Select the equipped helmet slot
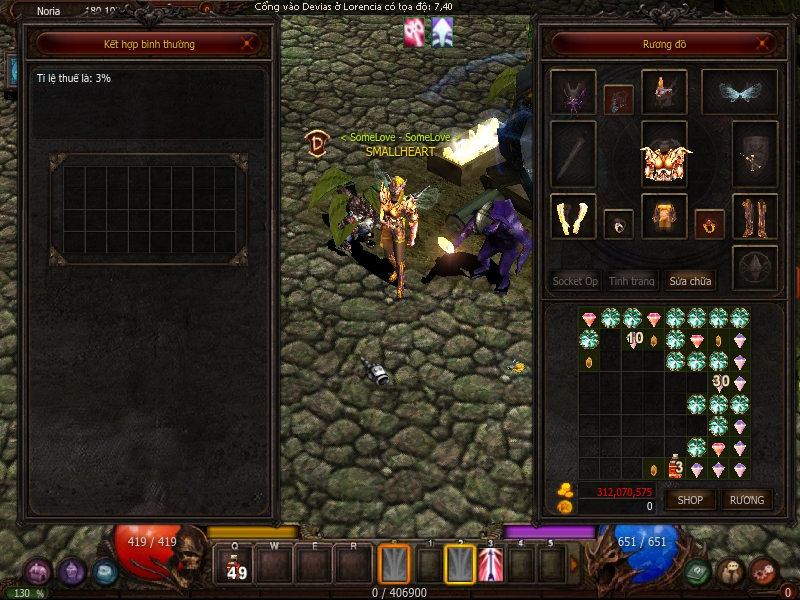This screenshot has height=600, width=800. 663,92
